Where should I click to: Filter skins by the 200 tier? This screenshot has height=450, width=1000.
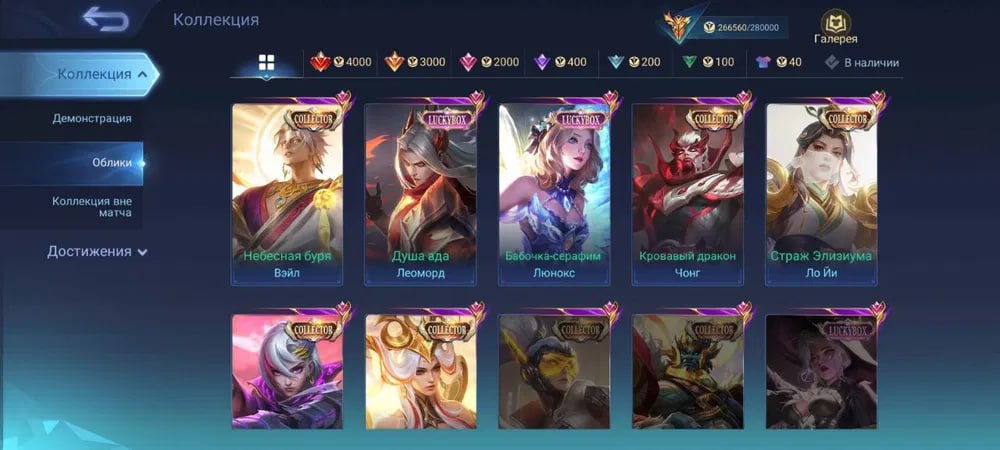pos(635,62)
